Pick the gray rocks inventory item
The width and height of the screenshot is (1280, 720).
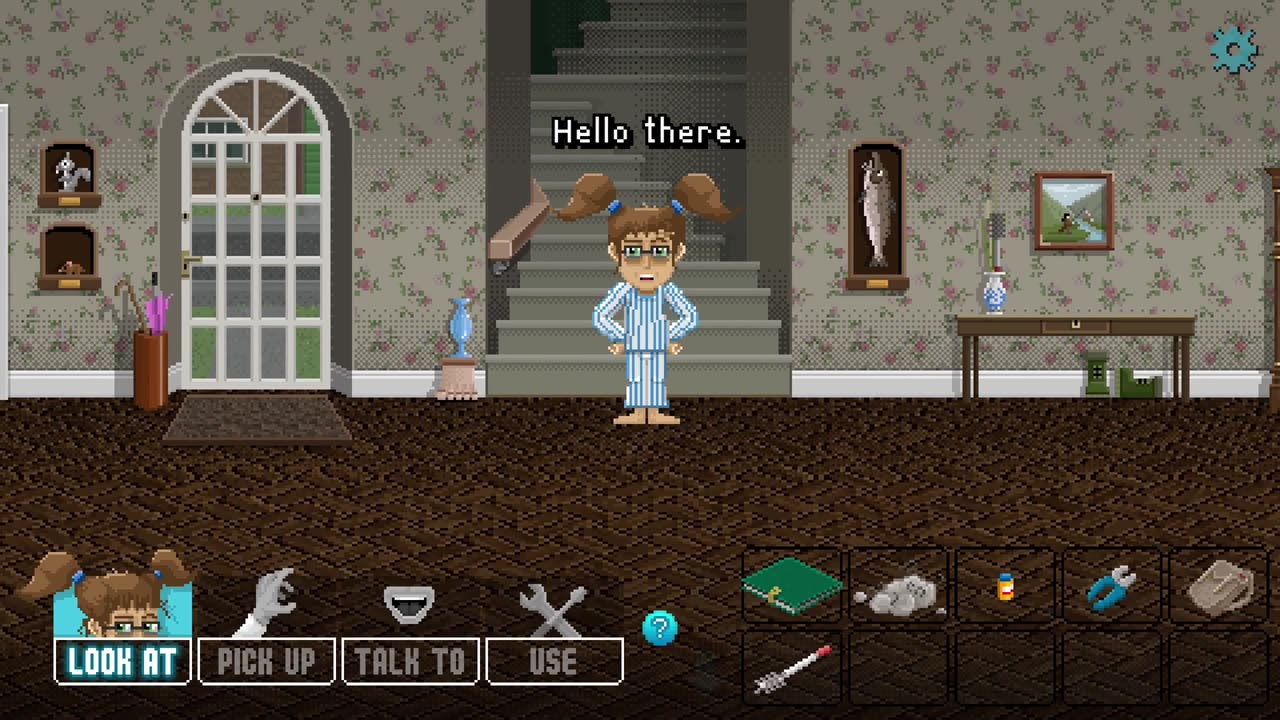pos(898,592)
